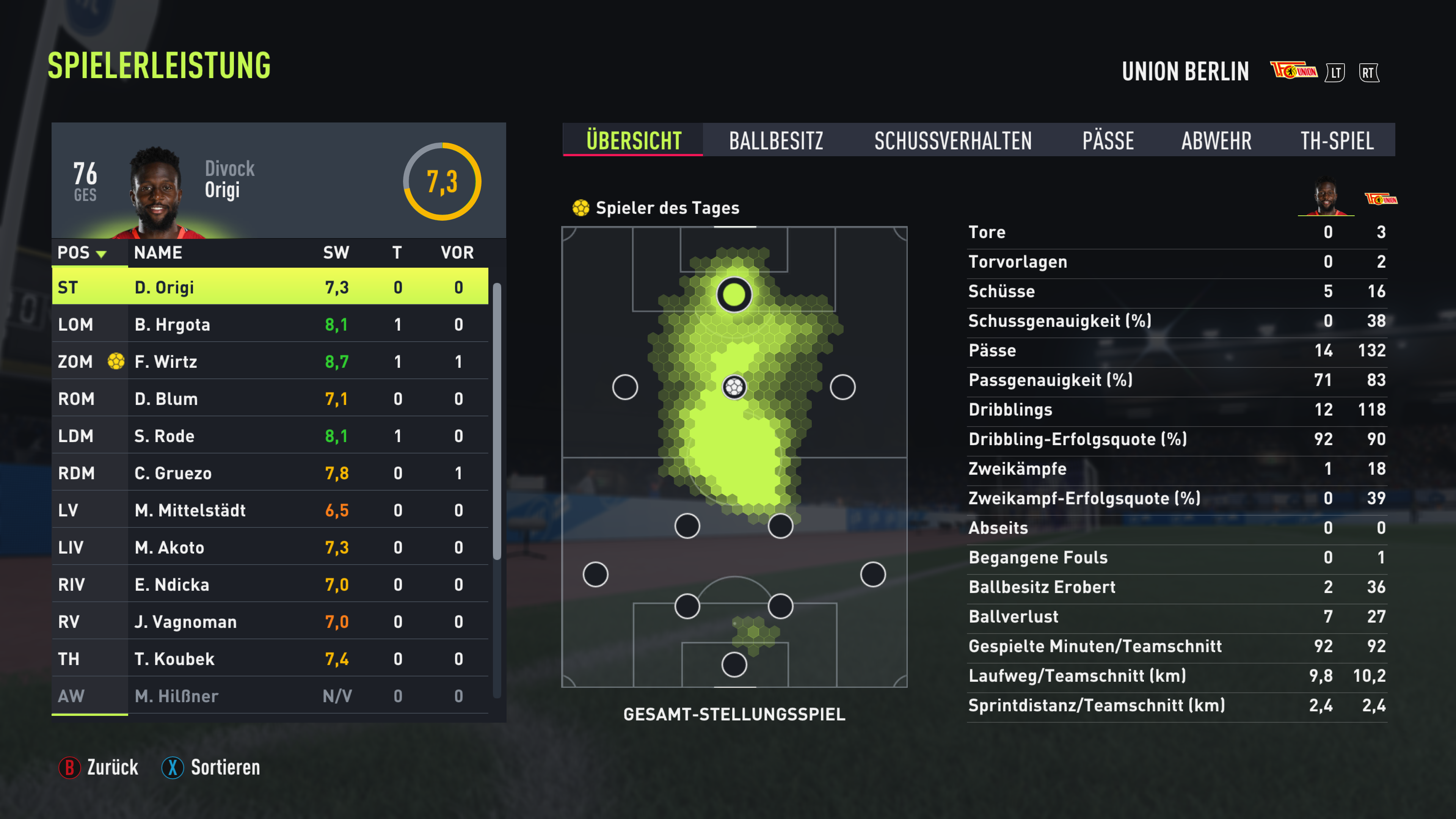Select C. Gruezo row
Viewport: 1456px width, 819px height.
tap(270, 473)
